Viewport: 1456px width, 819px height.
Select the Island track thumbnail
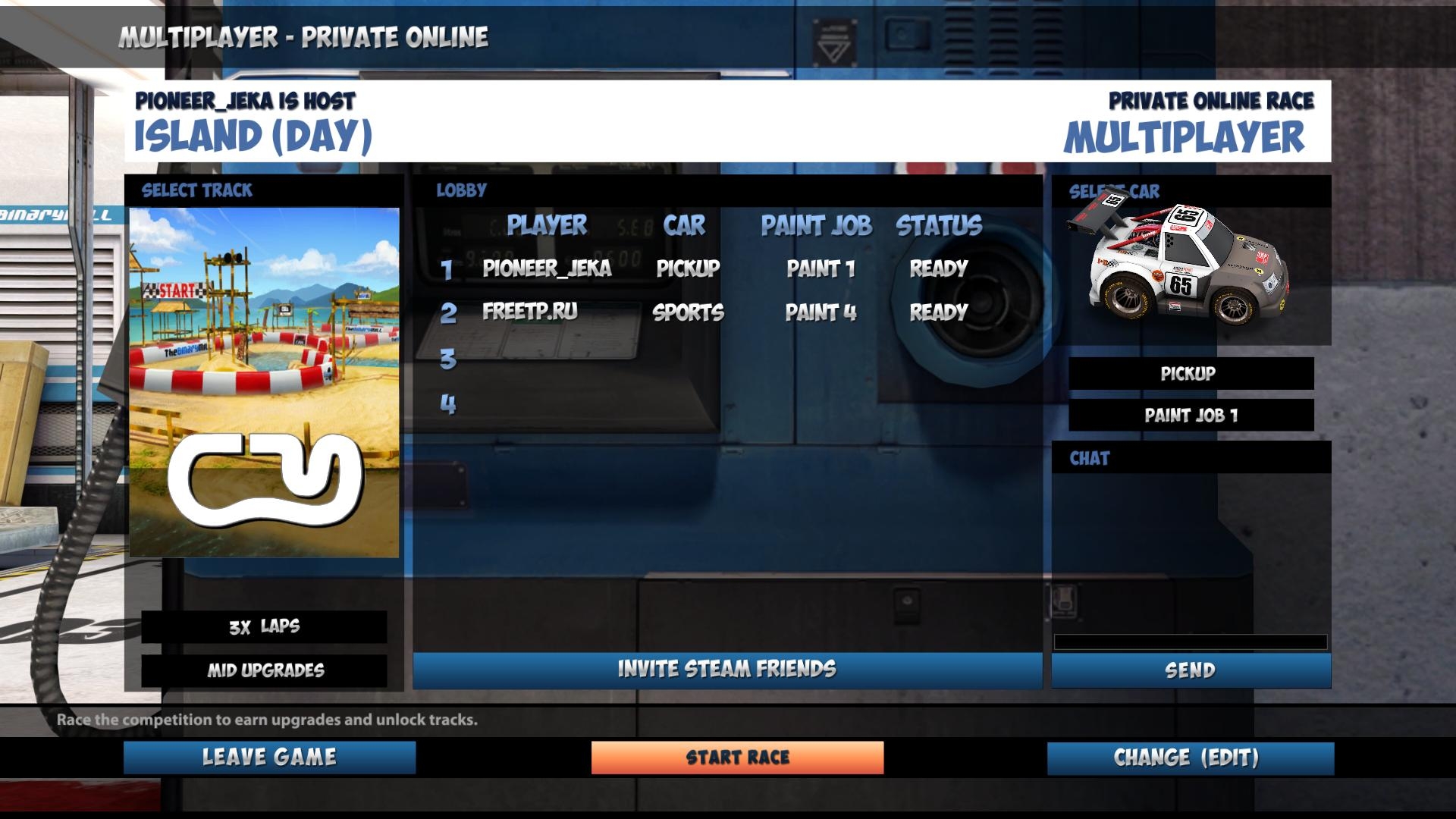point(264,382)
